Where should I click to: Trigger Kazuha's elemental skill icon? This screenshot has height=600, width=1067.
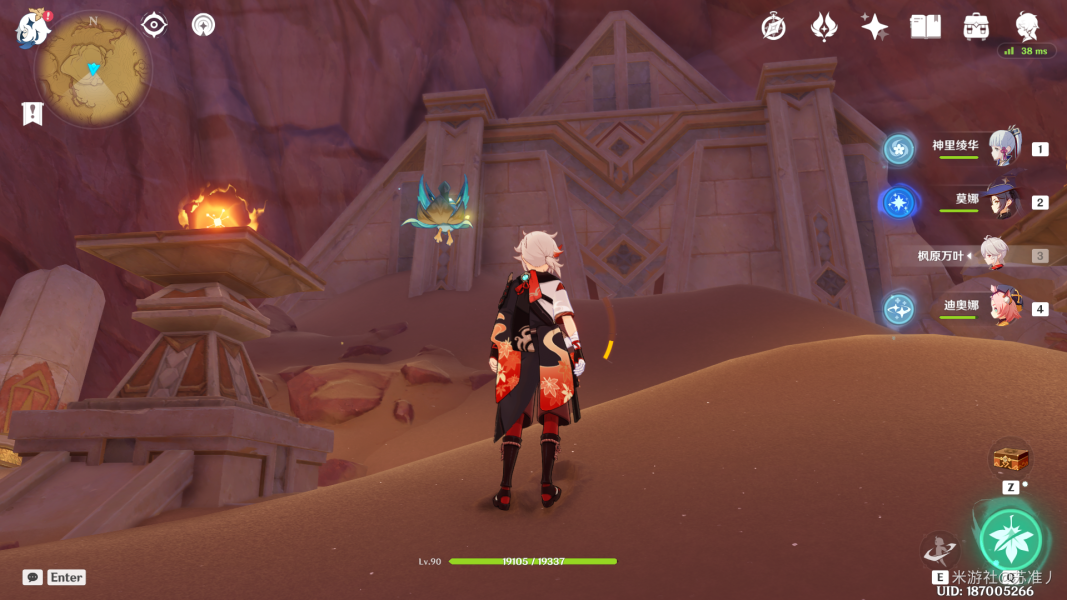[x=940, y=550]
